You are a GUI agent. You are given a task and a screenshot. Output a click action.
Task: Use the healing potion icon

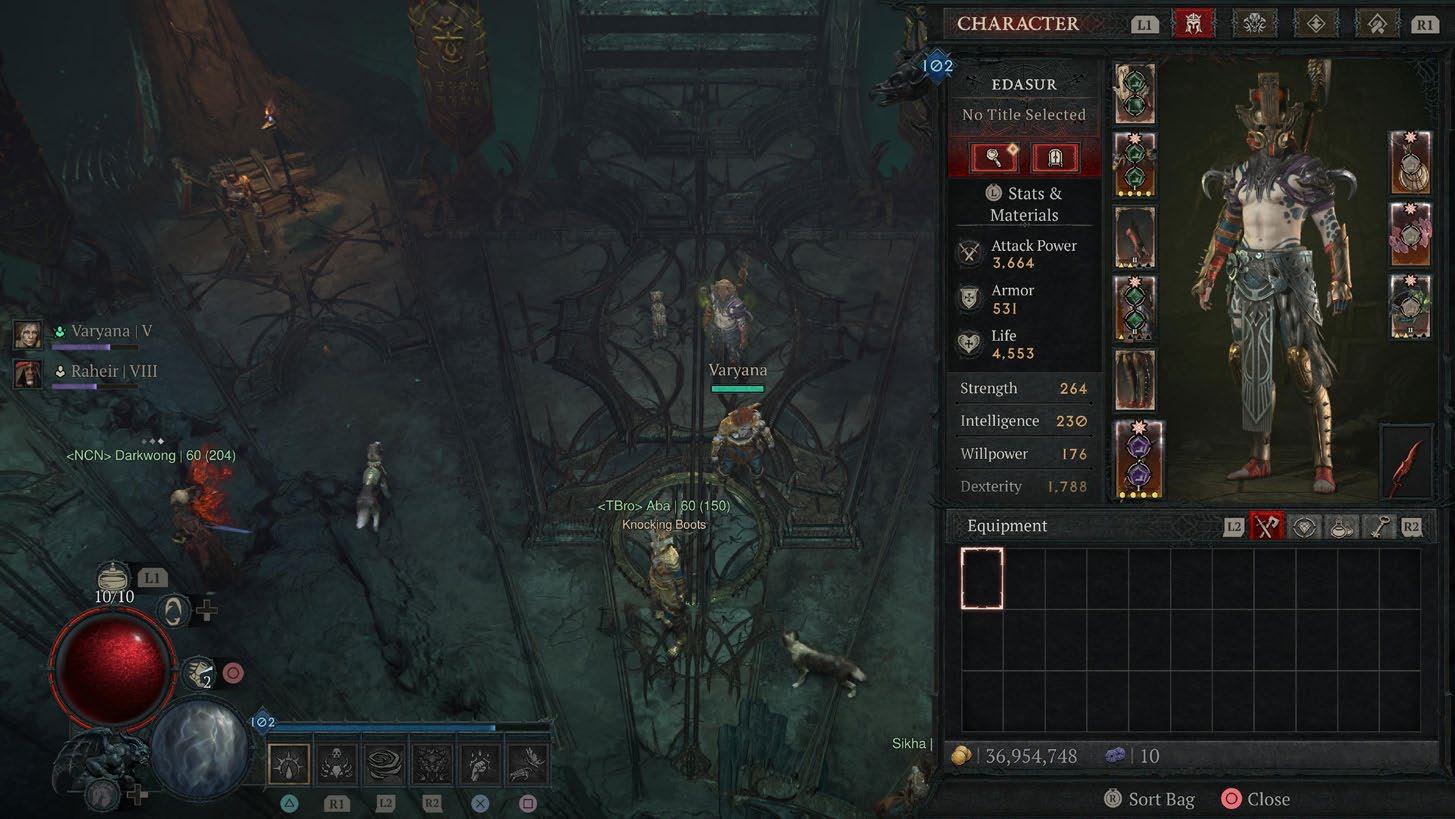pyautogui.click(x=114, y=578)
